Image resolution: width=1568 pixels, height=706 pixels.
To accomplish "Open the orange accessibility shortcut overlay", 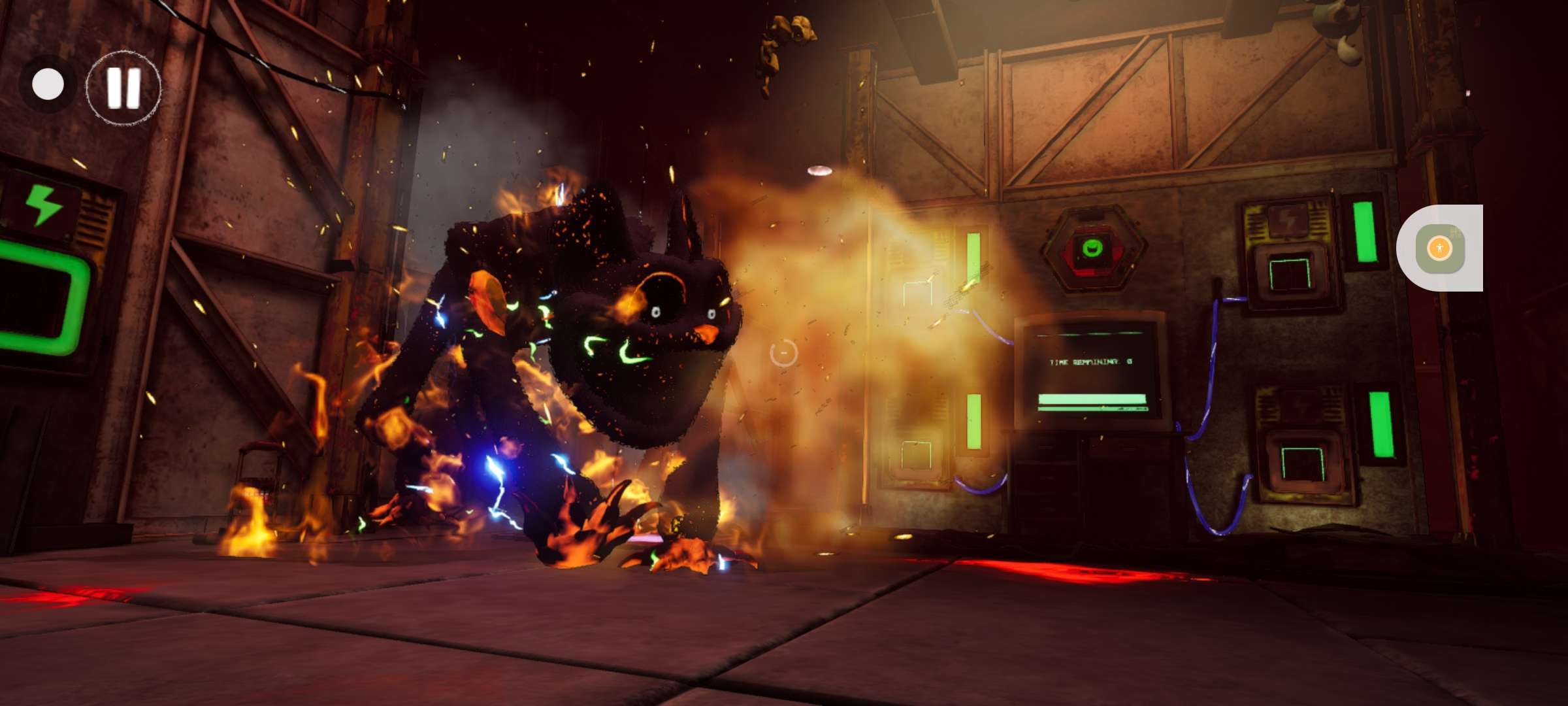I will pyautogui.click(x=1439, y=248).
